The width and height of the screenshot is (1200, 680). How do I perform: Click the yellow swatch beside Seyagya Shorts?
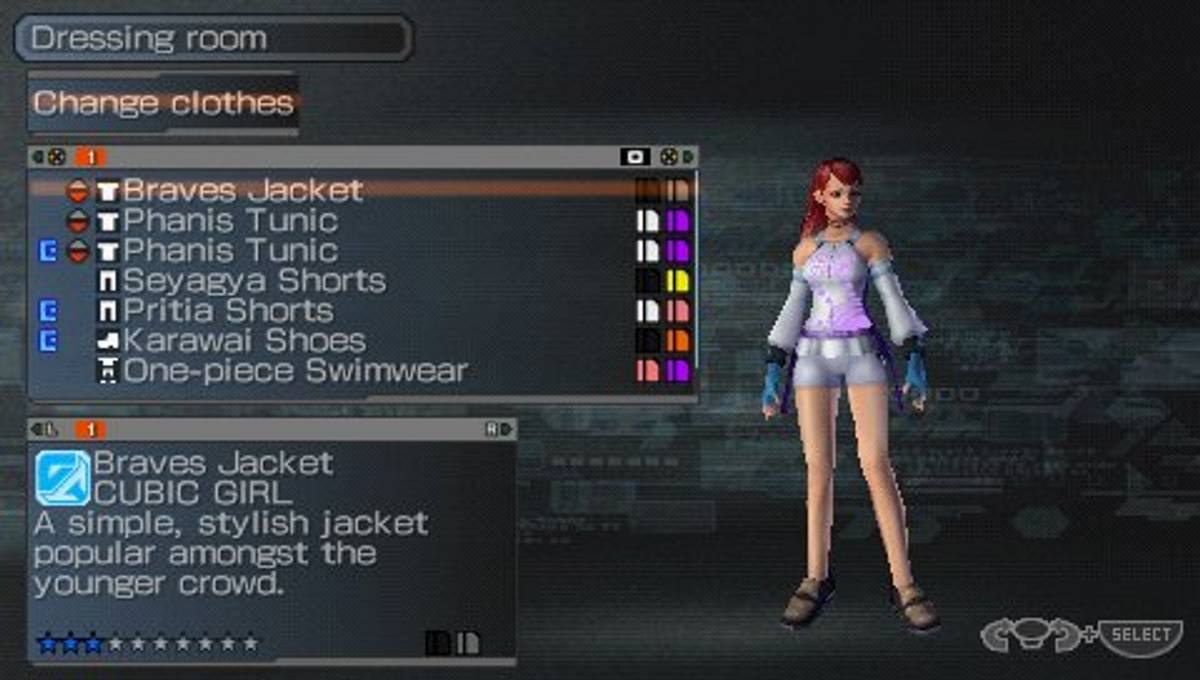coord(678,281)
